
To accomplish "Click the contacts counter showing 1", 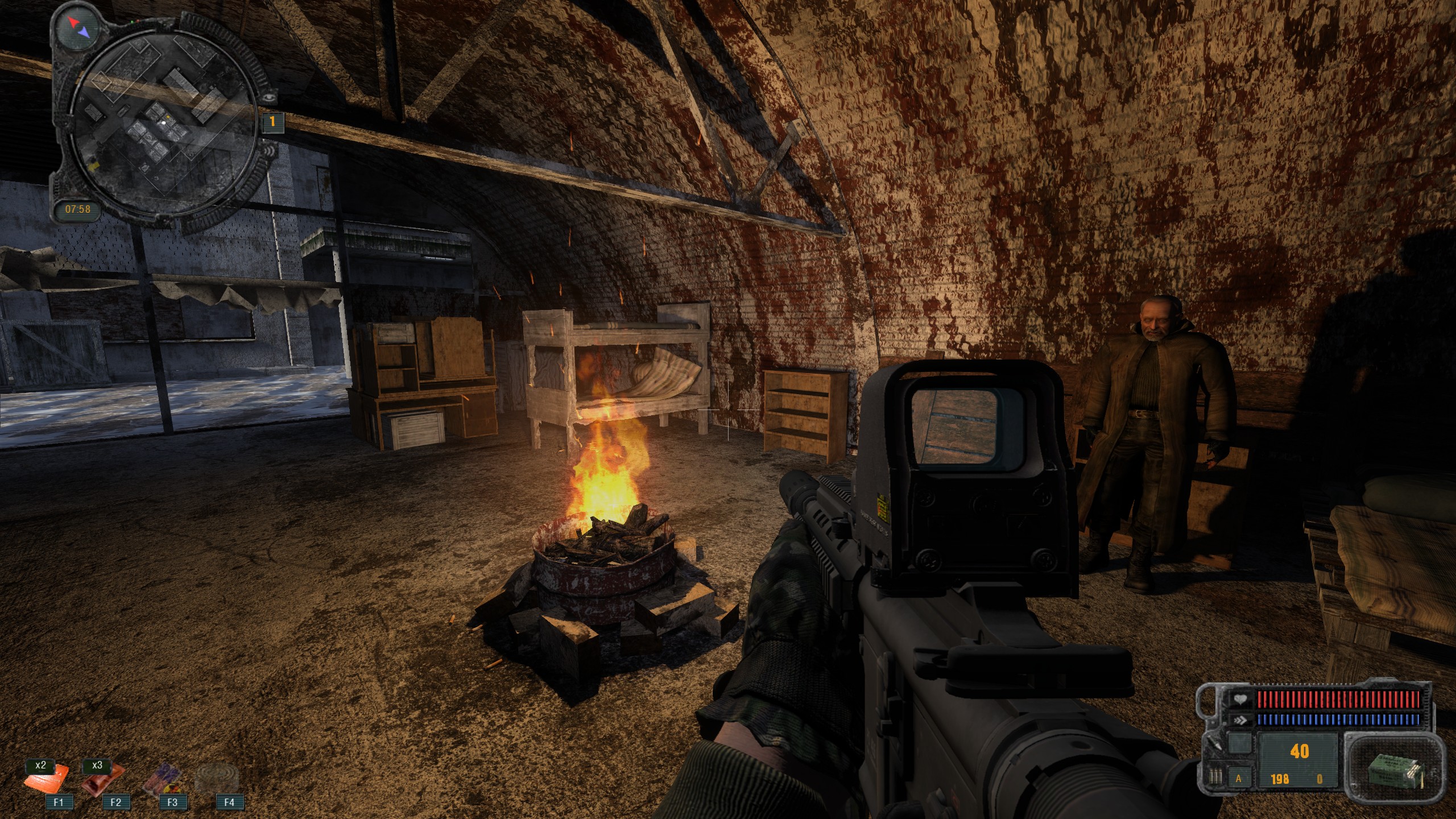I will (272, 121).
